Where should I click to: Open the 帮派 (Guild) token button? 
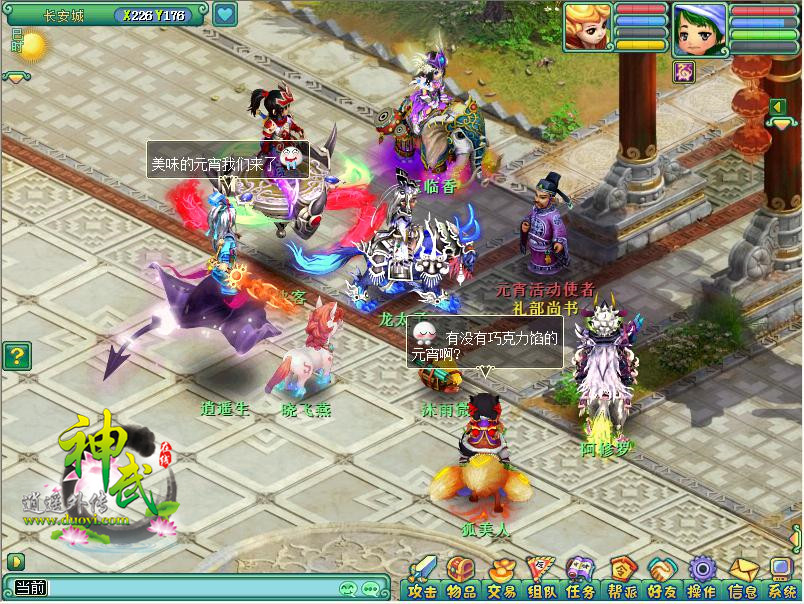coord(621,580)
